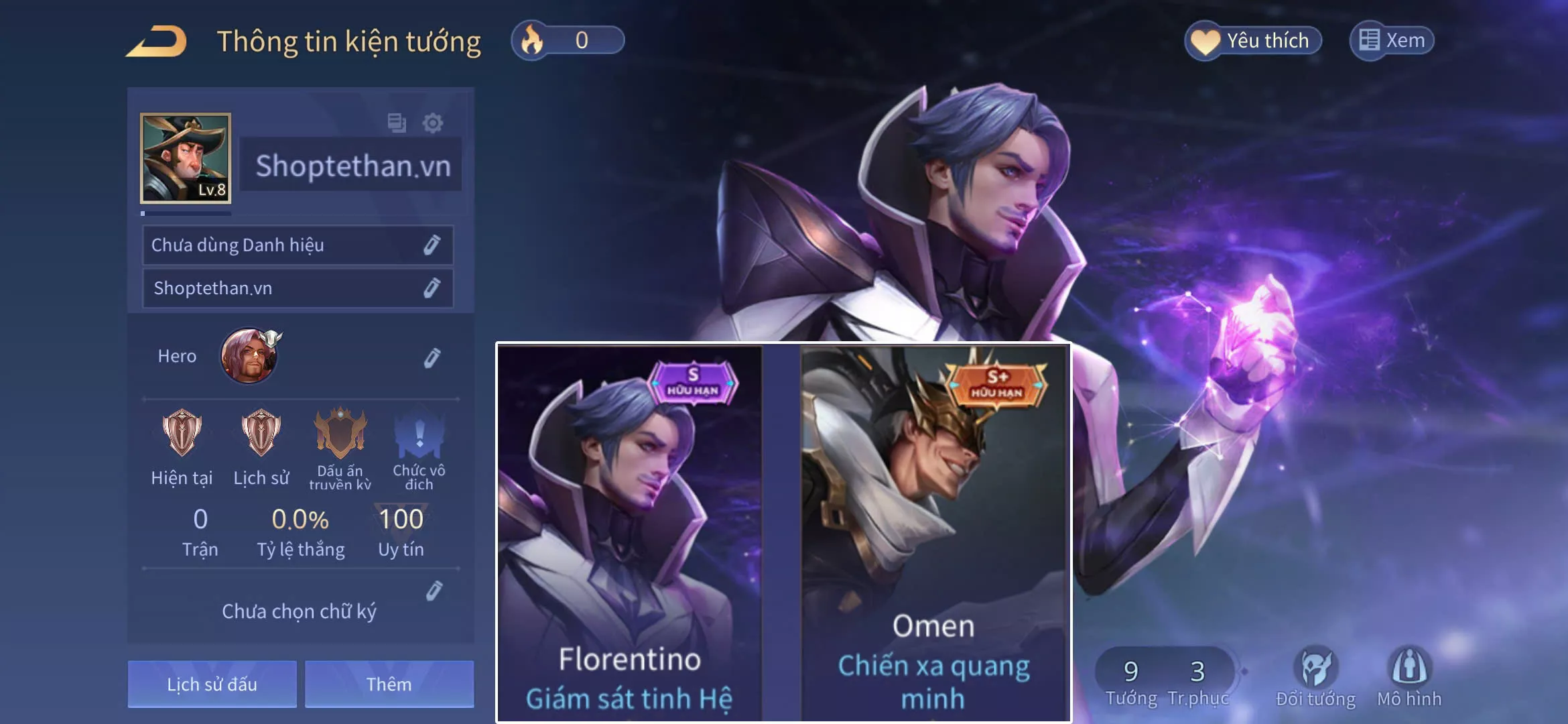The height and width of the screenshot is (724, 1568).
Task: Click the player avatar portrait
Action: pos(186,158)
